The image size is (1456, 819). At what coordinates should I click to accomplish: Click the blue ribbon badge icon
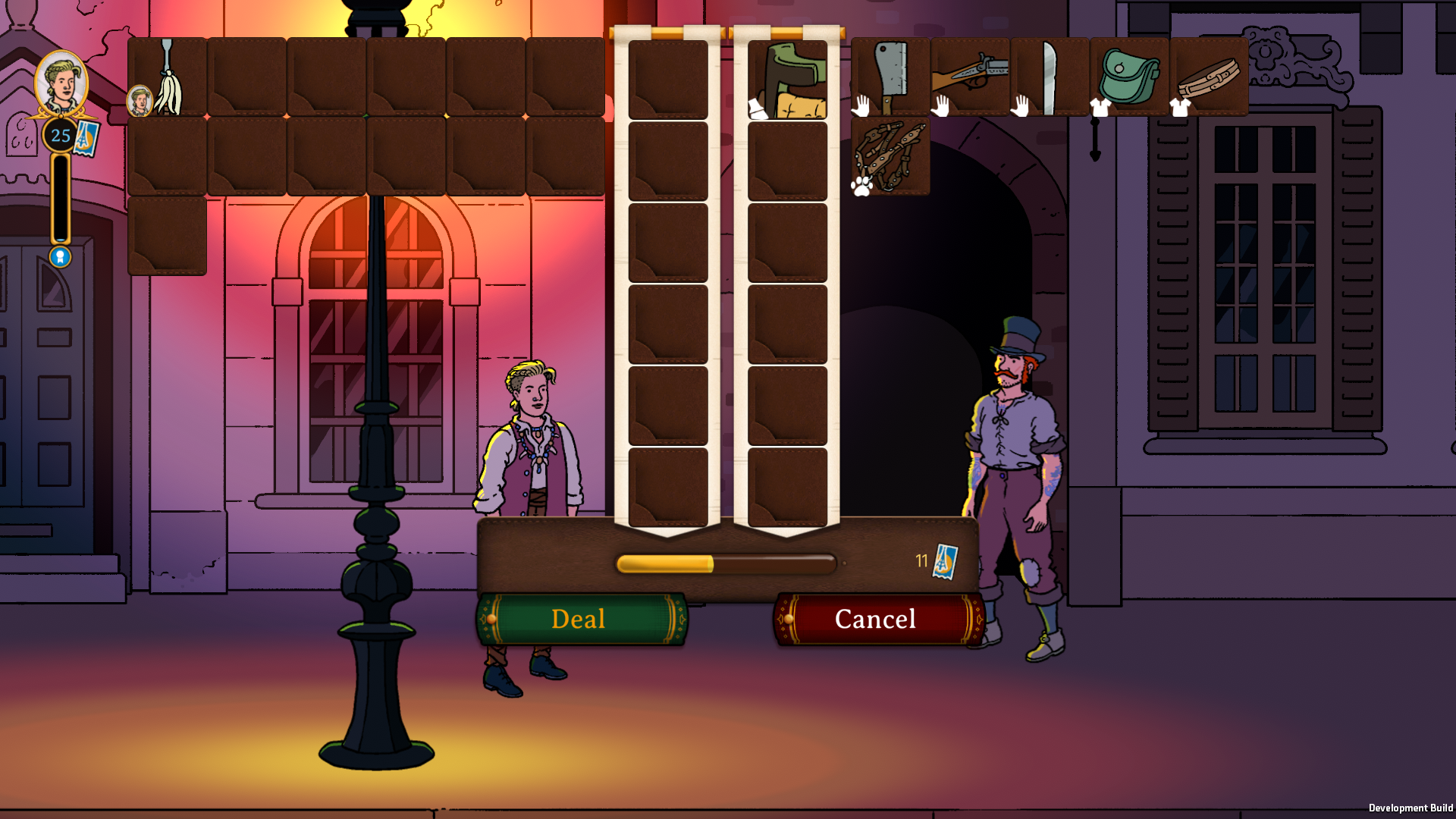[61, 257]
